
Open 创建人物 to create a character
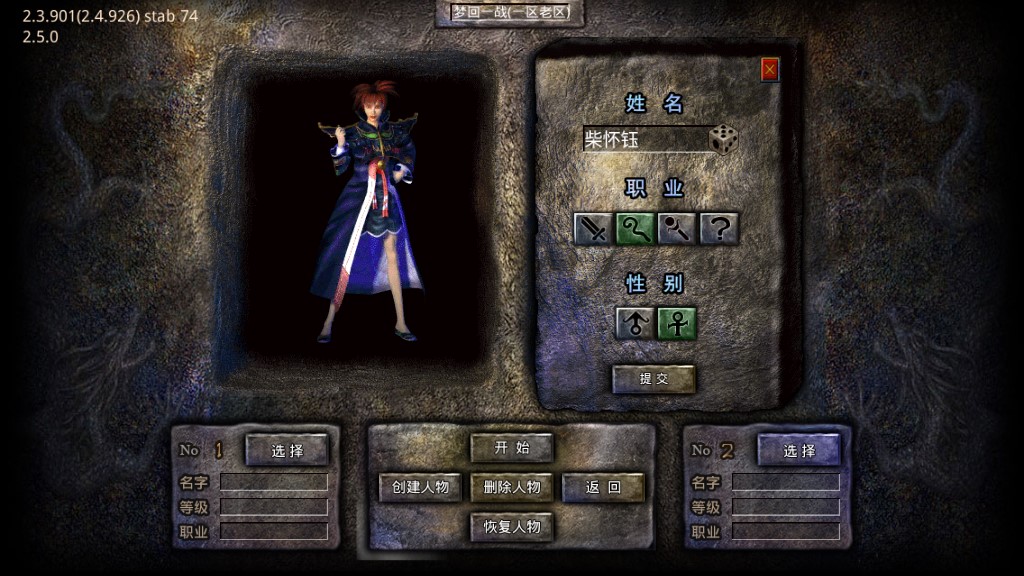click(420, 487)
